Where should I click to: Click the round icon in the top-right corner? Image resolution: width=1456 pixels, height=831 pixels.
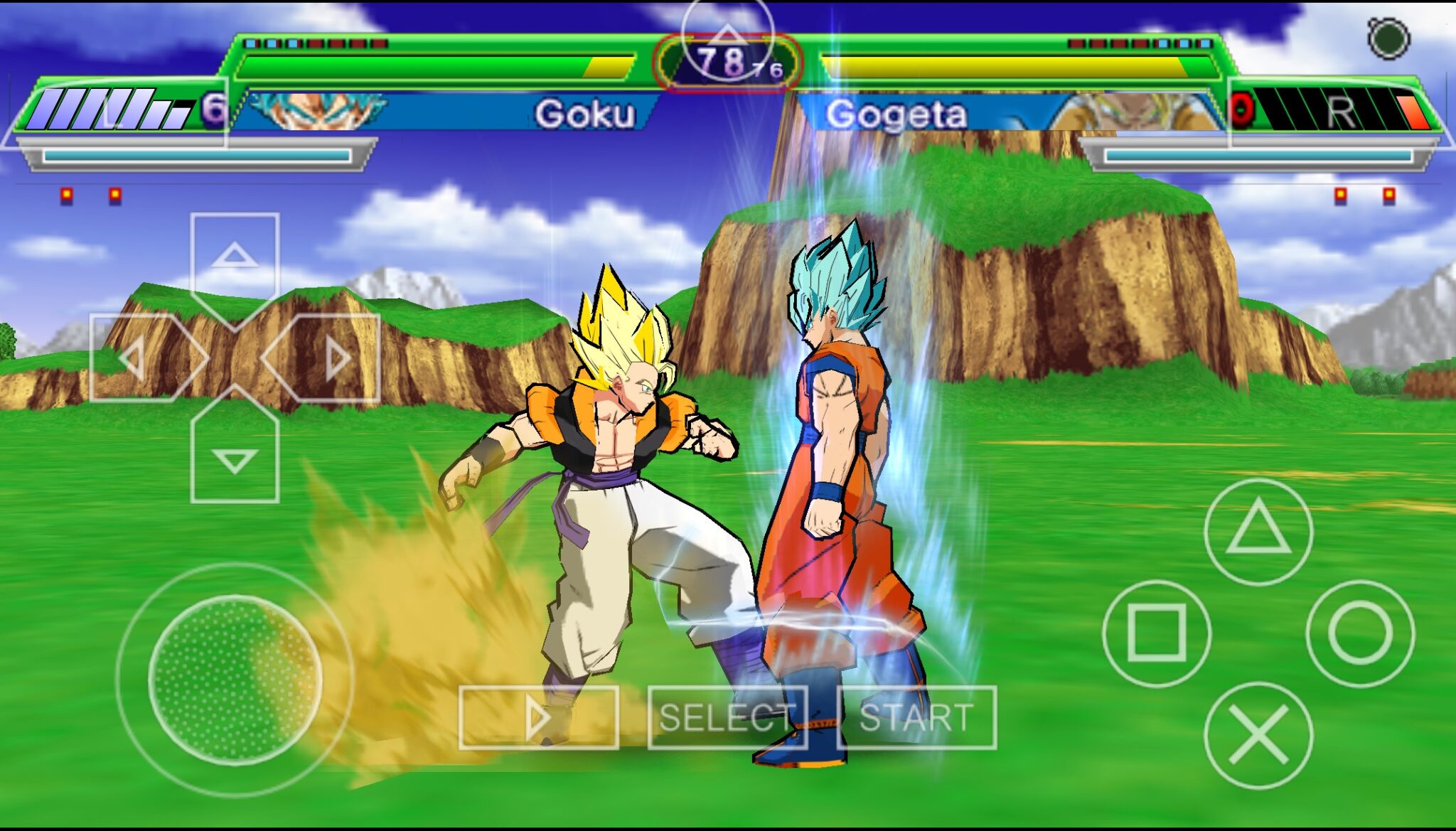[1388, 38]
